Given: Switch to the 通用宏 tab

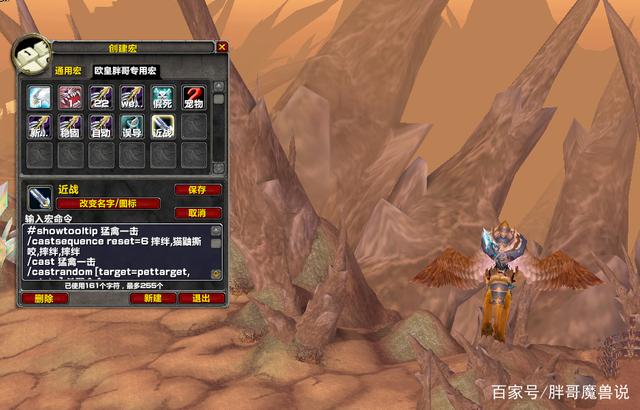Looking at the screenshot, I should point(67,72).
